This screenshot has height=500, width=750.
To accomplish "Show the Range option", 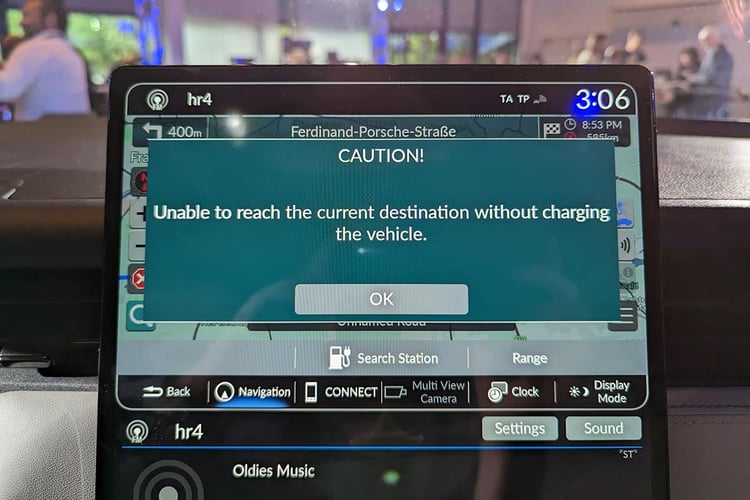I will coord(529,358).
